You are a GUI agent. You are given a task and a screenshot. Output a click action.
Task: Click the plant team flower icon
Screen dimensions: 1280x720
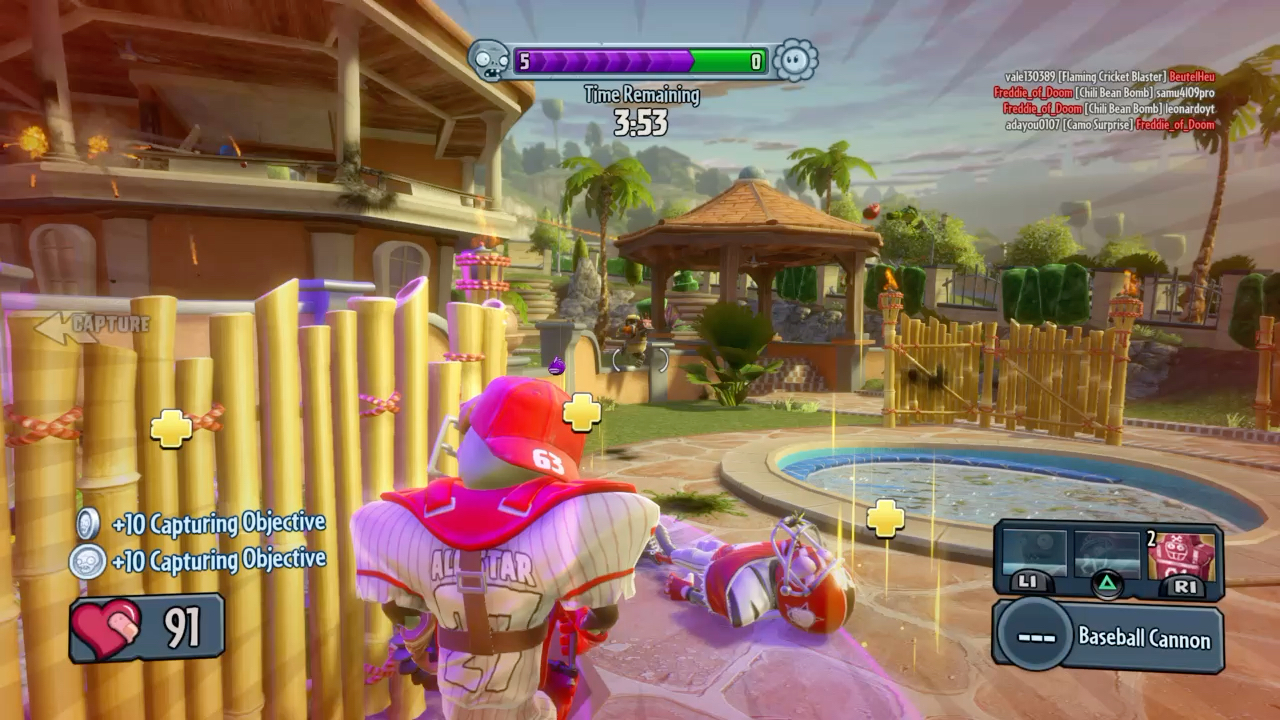[796, 61]
